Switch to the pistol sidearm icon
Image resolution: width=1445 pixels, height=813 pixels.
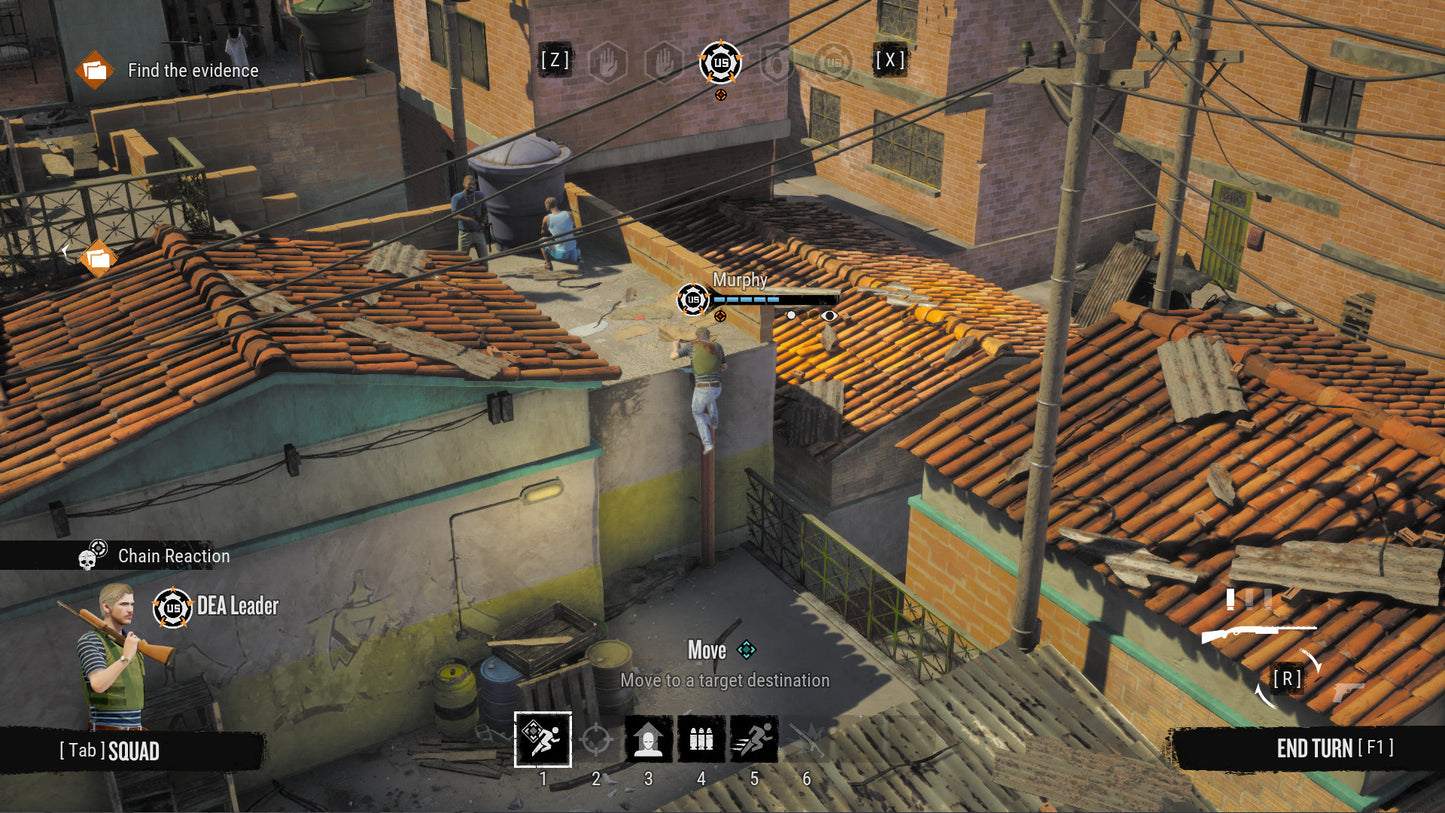1347,690
